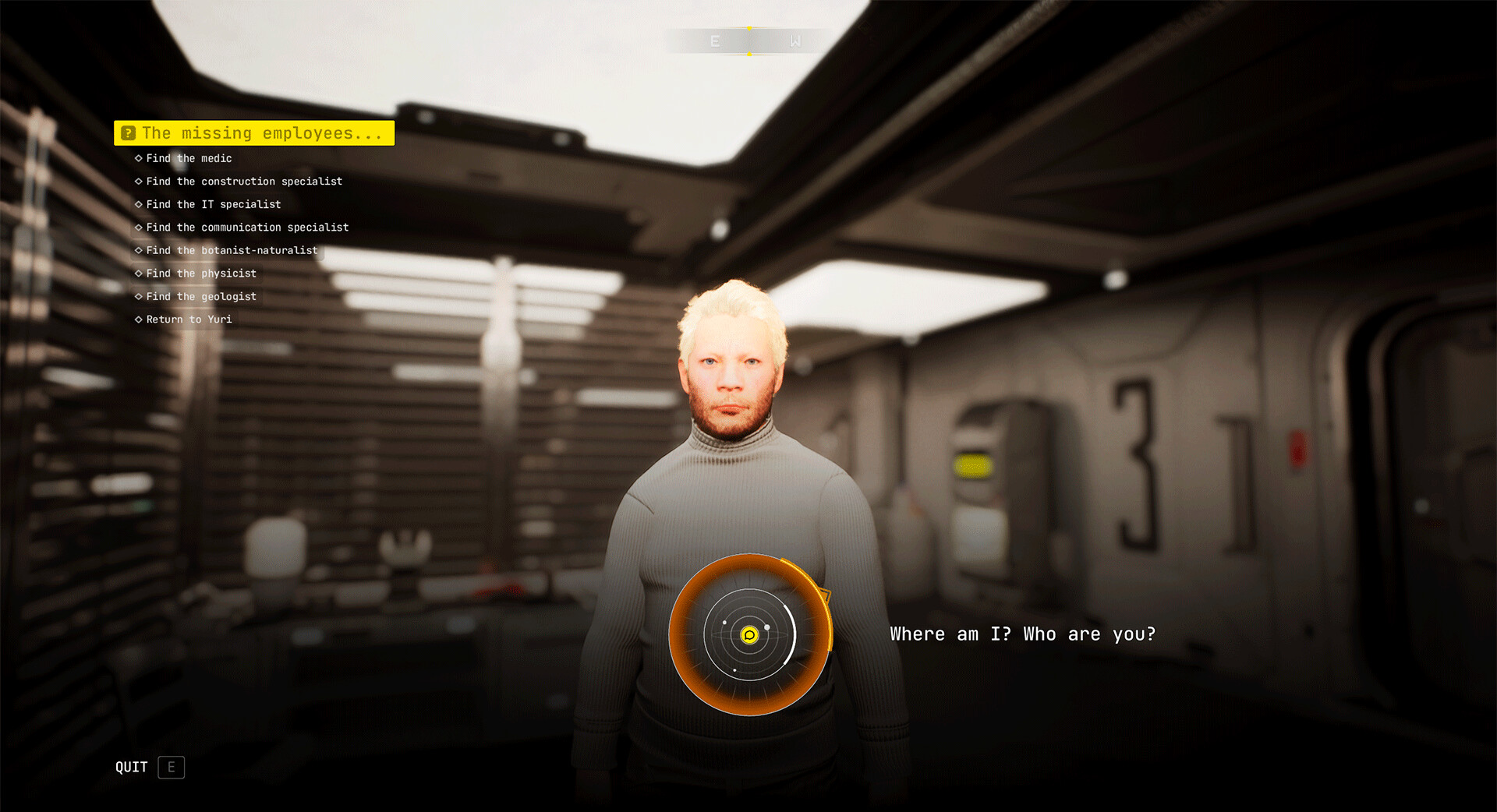Viewport: 1497px width, 812px height.
Task: Click the diamond icon next to "Find the geologist"
Action: tap(138, 296)
